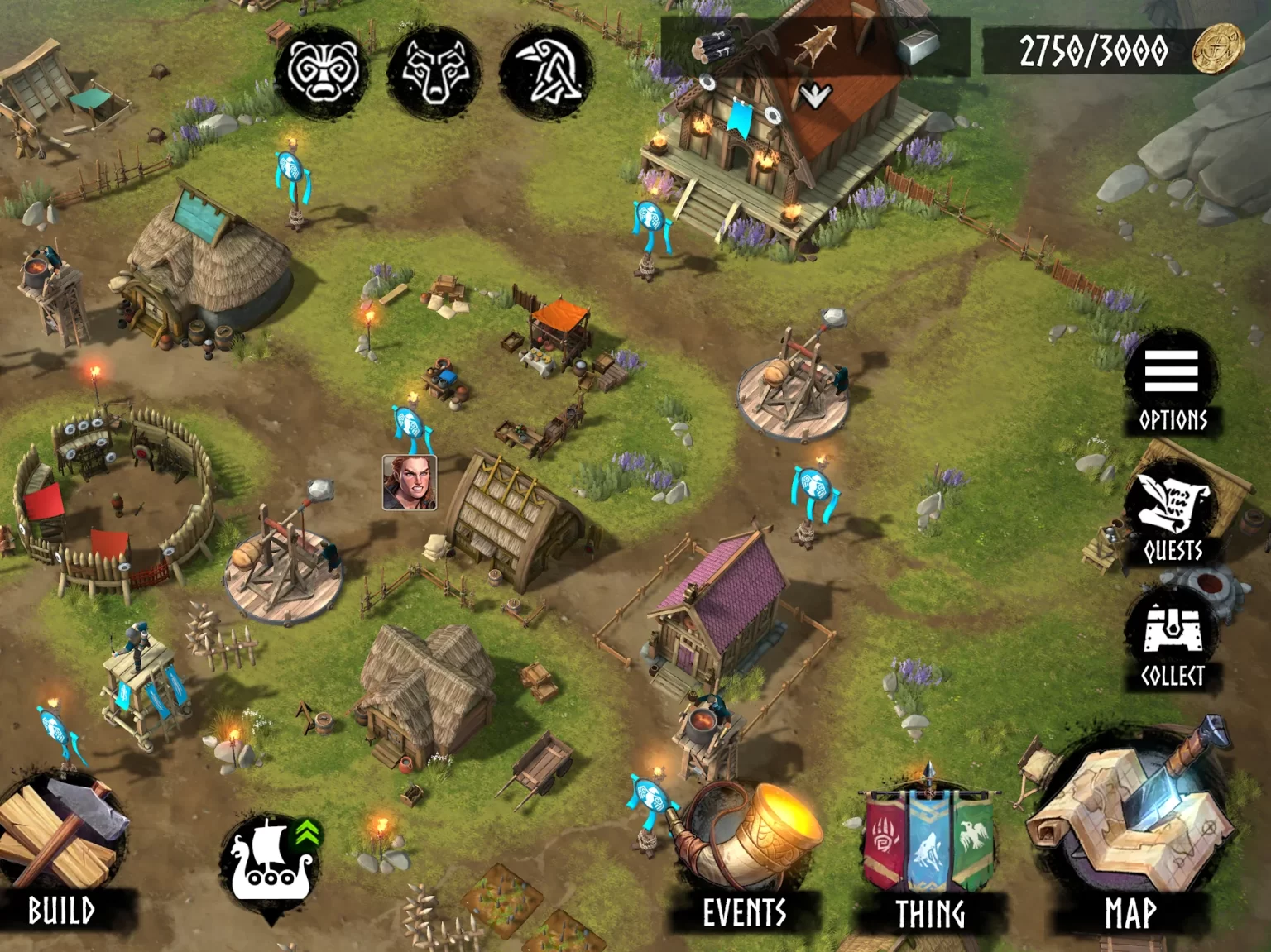Open the world Map
This screenshot has height=952, width=1271.
click(1130, 835)
